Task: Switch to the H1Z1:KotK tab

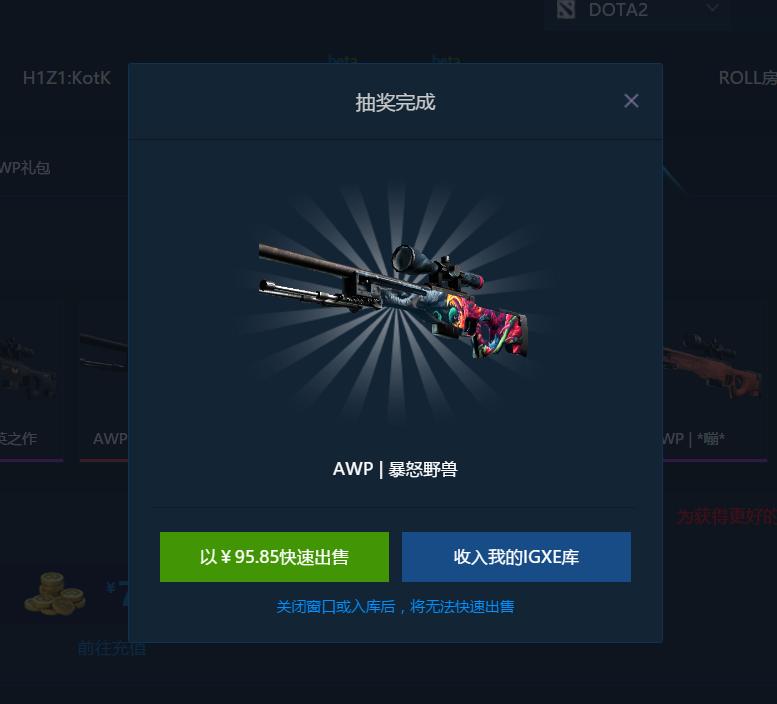Action: [x=67, y=77]
